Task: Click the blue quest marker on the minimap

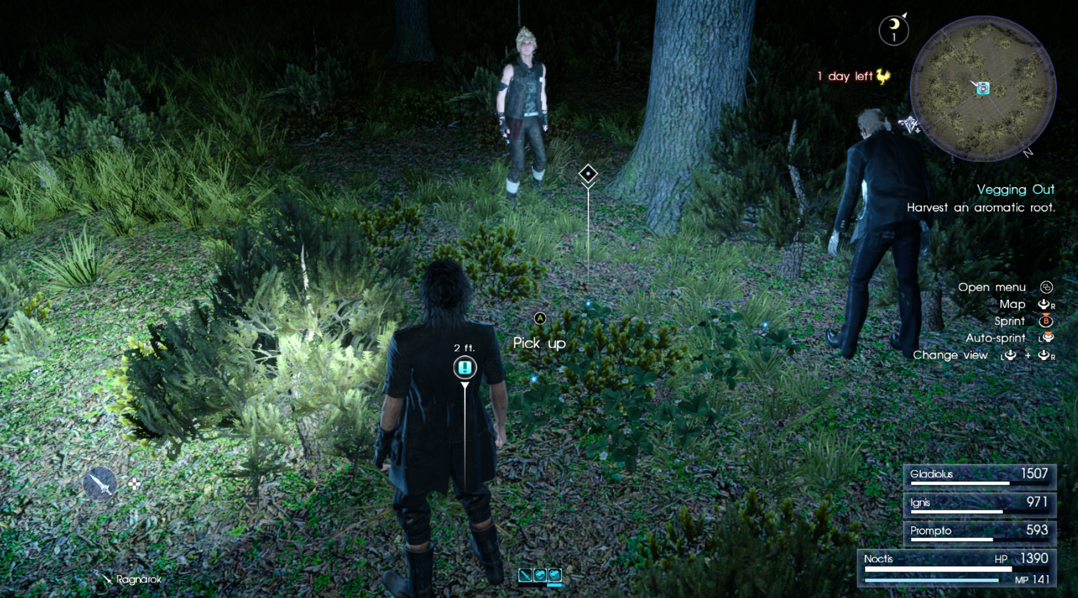Action: tap(983, 89)
